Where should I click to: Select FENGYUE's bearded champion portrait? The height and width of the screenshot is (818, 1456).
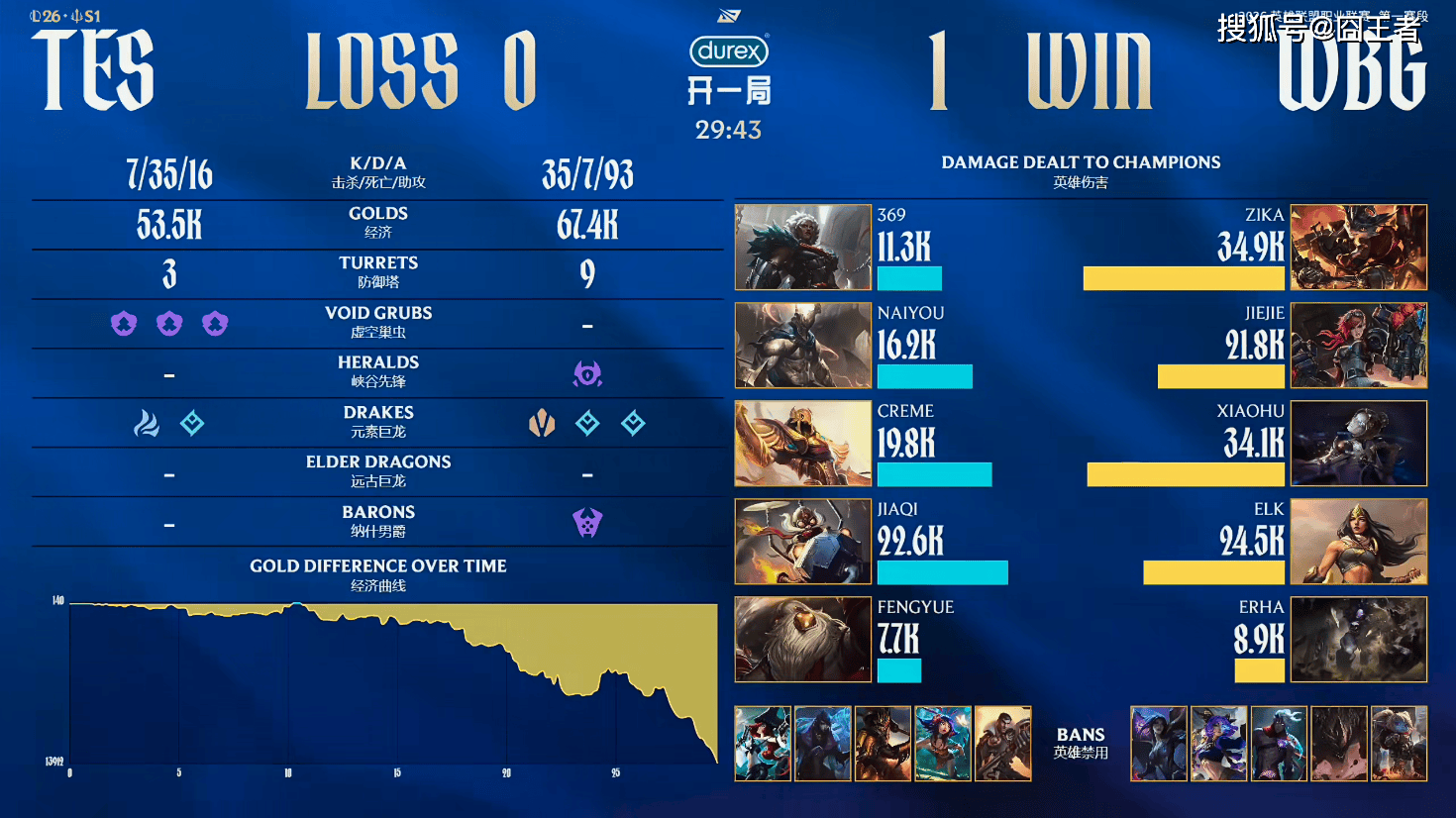802,639
